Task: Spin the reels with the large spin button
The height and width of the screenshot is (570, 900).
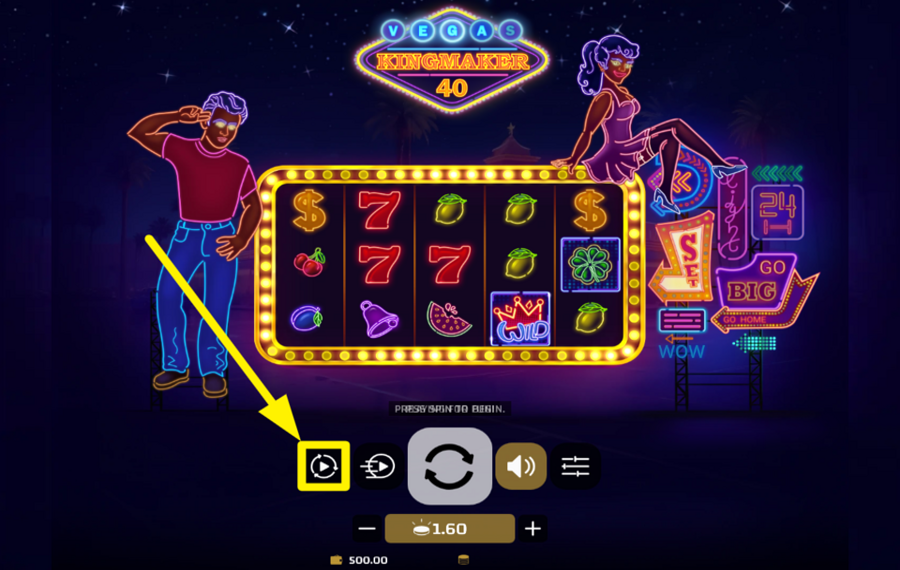Action: pyautogui.click(x=450, y=466)
